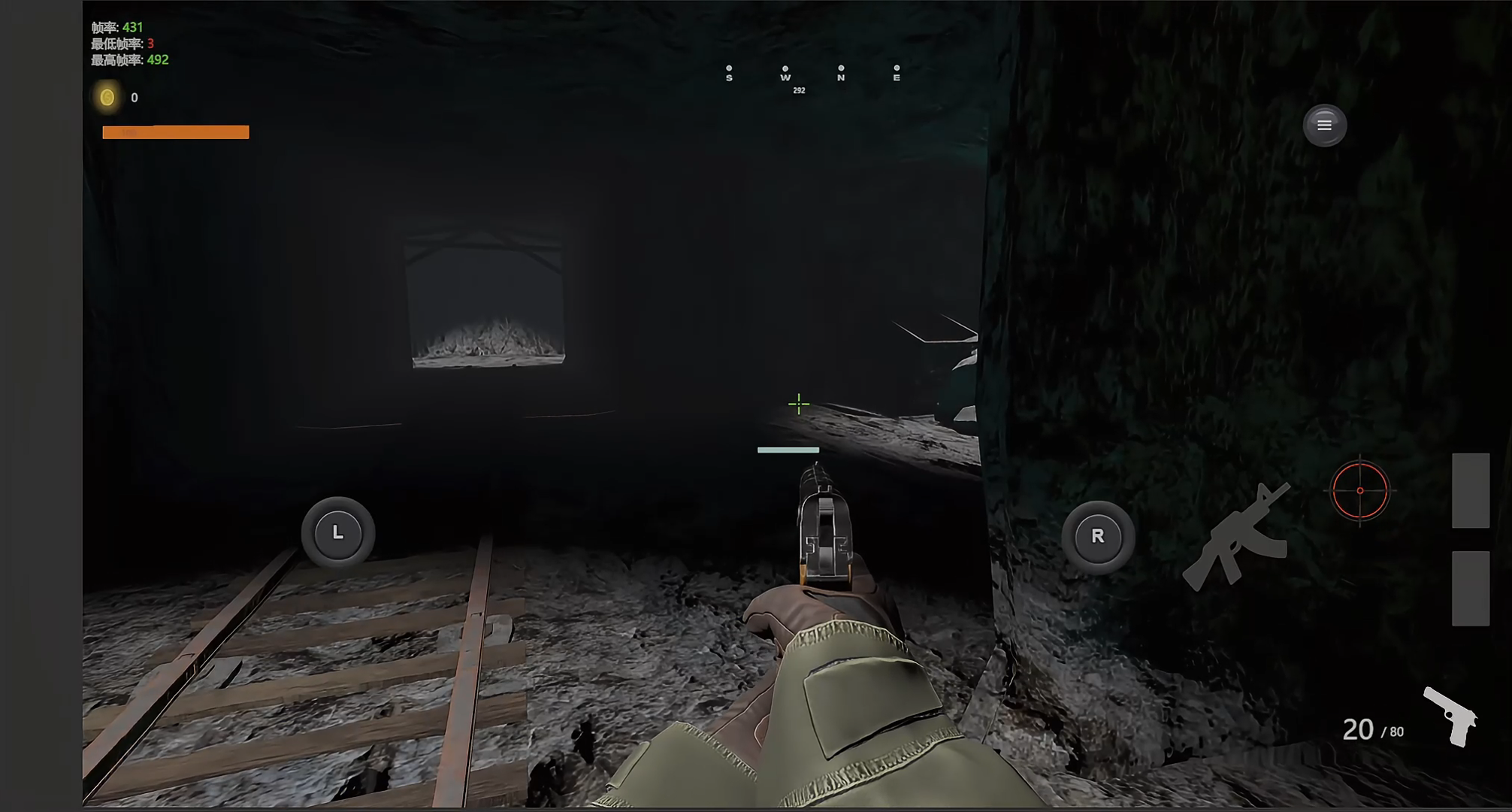Switch to the assault rifle weapon icon
Viewport: 1512px width, 812px height.
coord(1236,537)
